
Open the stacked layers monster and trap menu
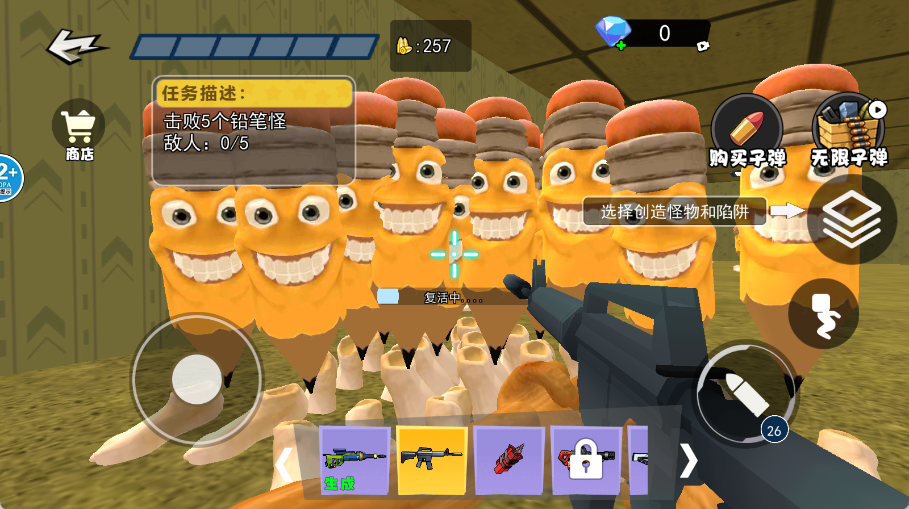tap(851, 219)
